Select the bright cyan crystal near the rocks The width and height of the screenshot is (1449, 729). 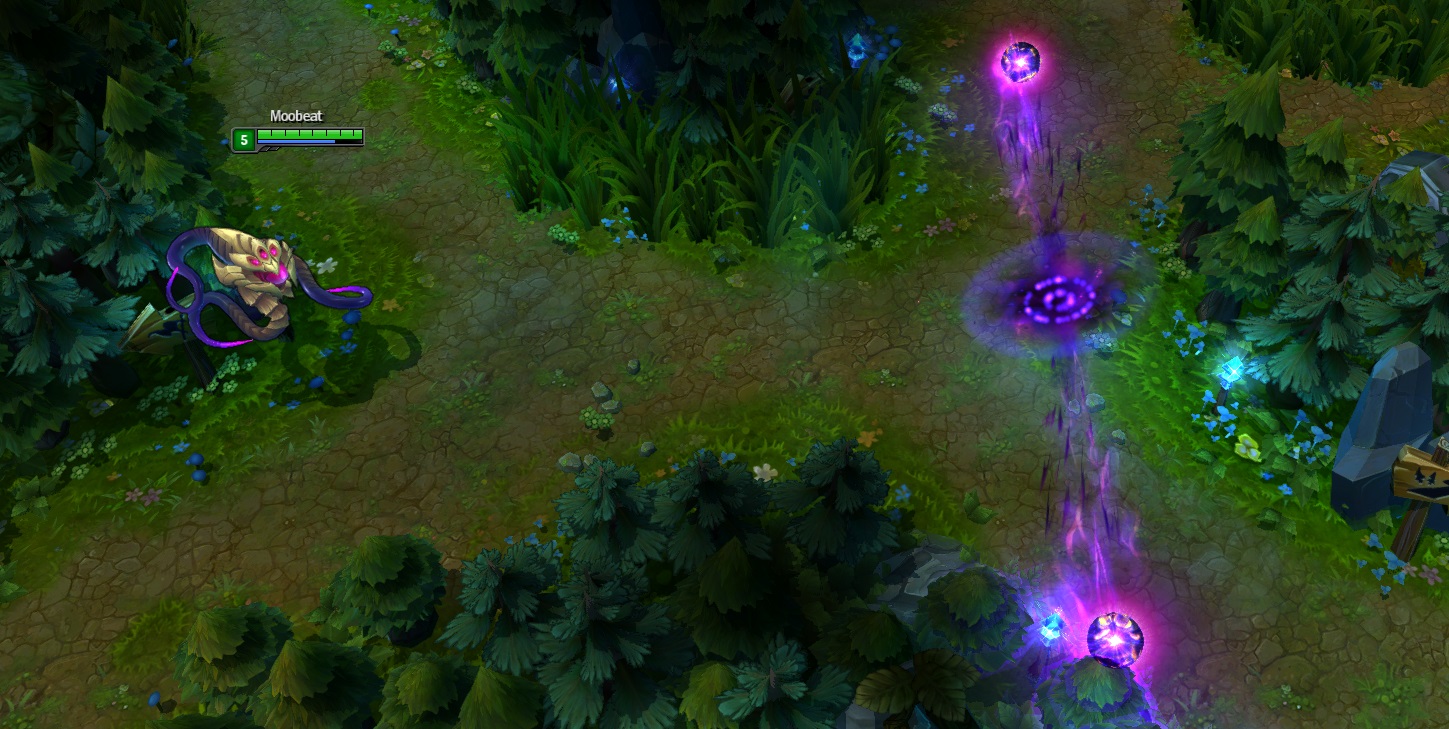click(1234, 369)
